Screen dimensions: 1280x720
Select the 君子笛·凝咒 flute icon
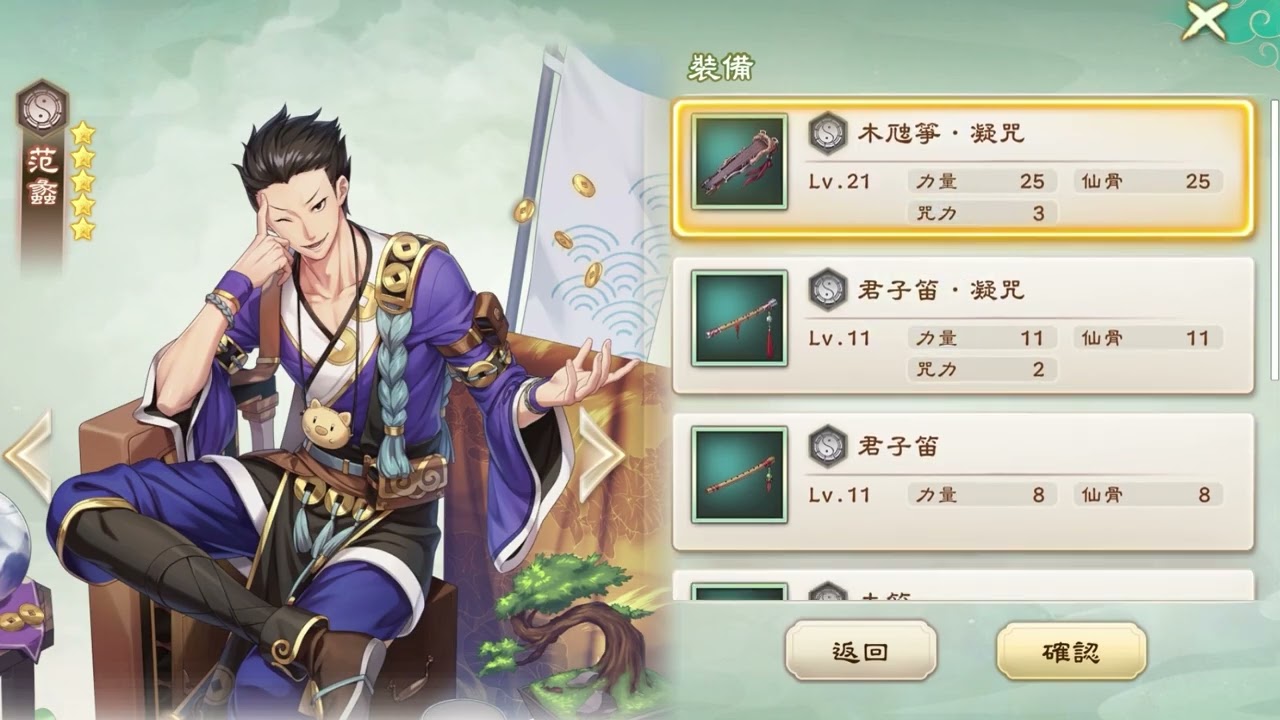[738, 320]
